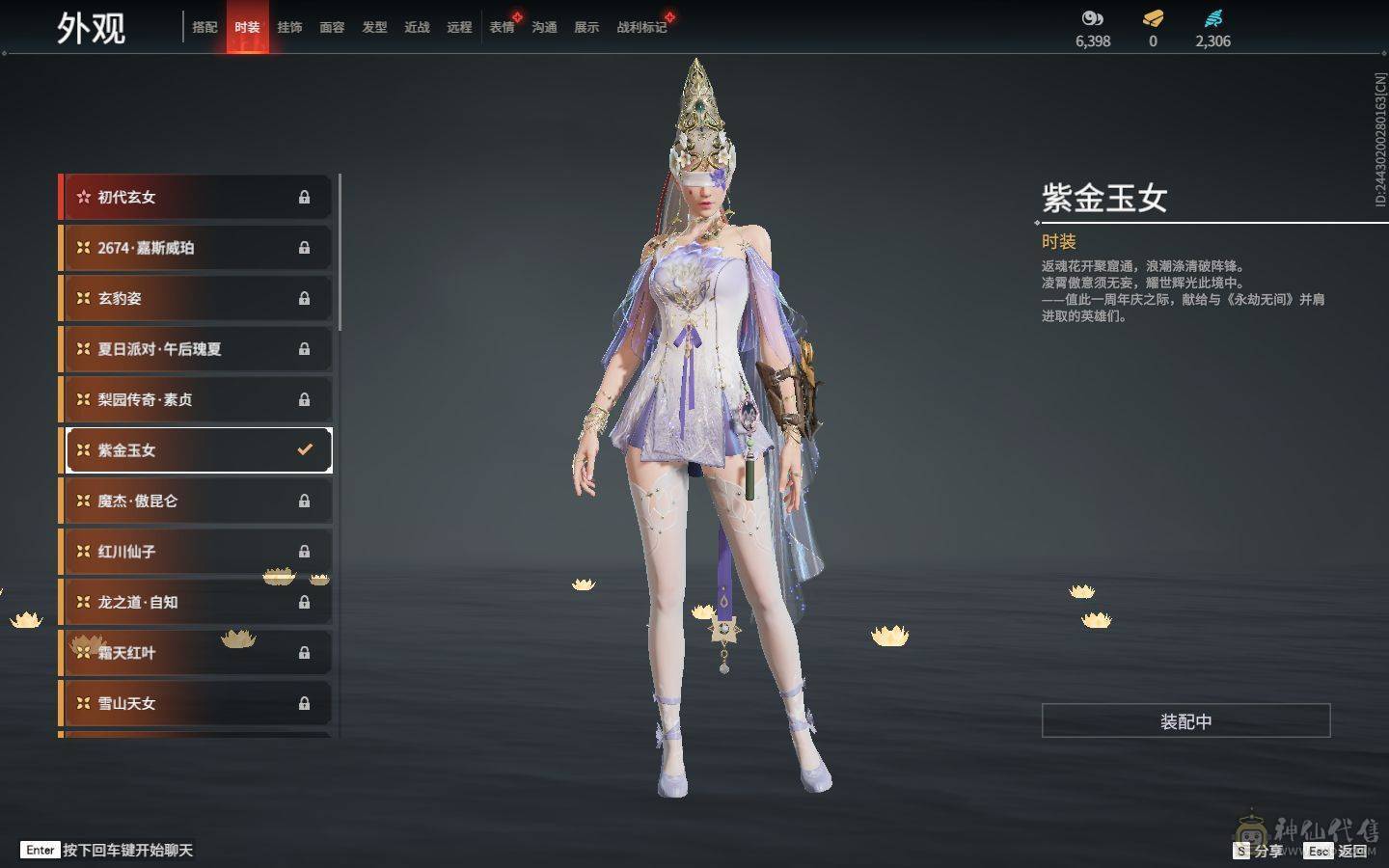Click the Tai Chi coin currency icon
Image resolution: width=1389 pixels, height=868 pixels.
point(1090,16)
